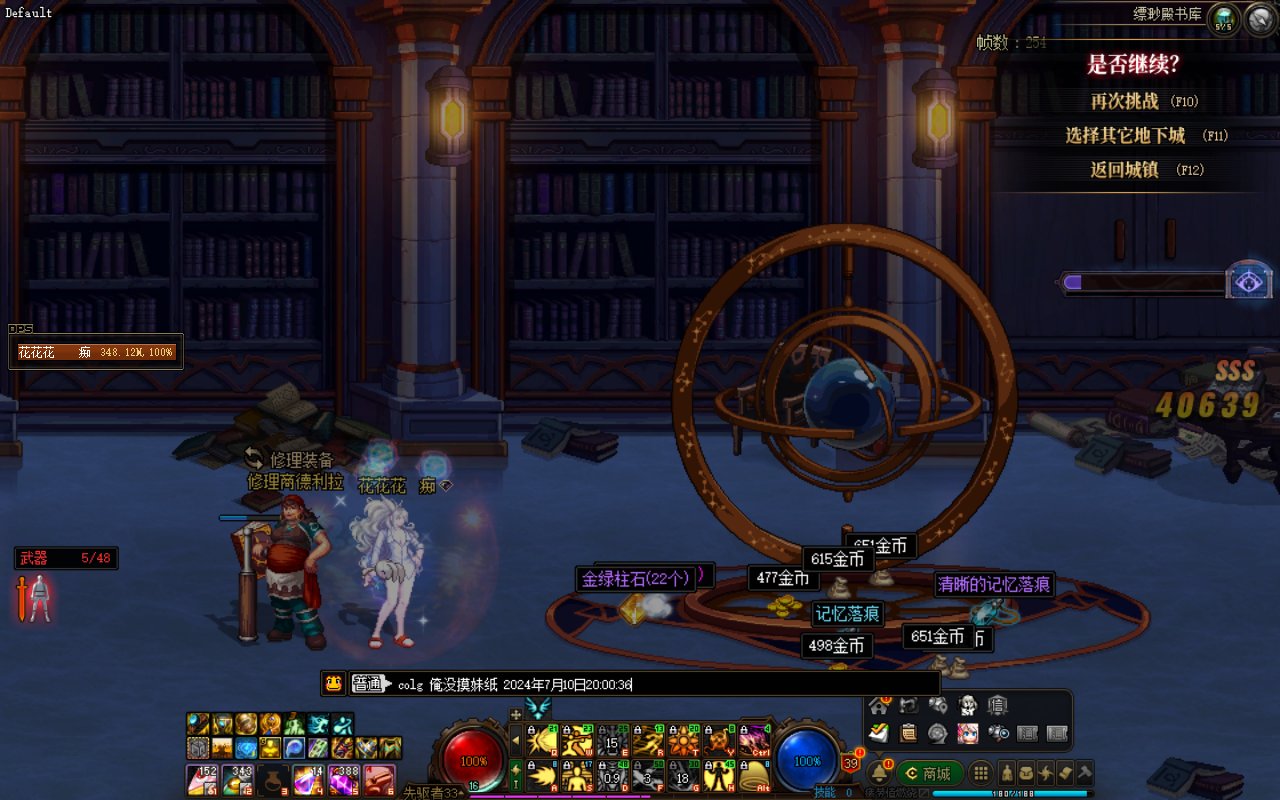Click the purple eye chest icon

click(x=1249, y=282)
